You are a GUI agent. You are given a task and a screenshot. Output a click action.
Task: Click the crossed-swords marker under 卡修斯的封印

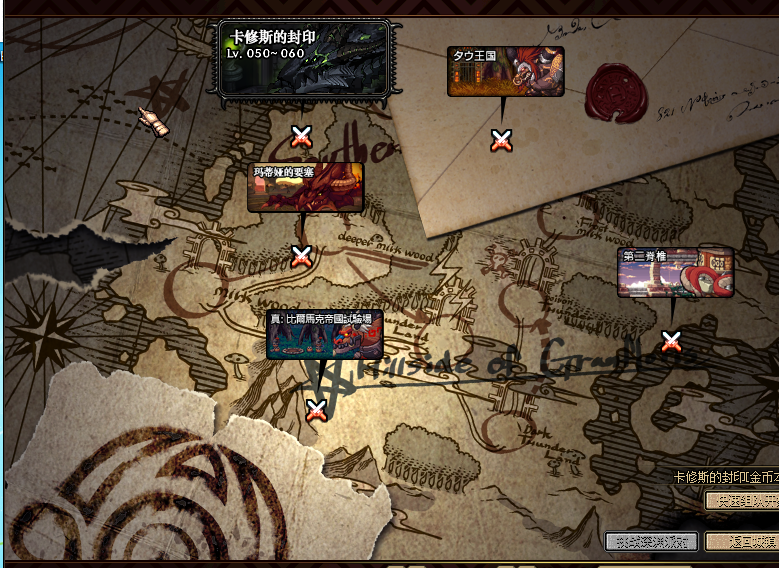(301, 136)
